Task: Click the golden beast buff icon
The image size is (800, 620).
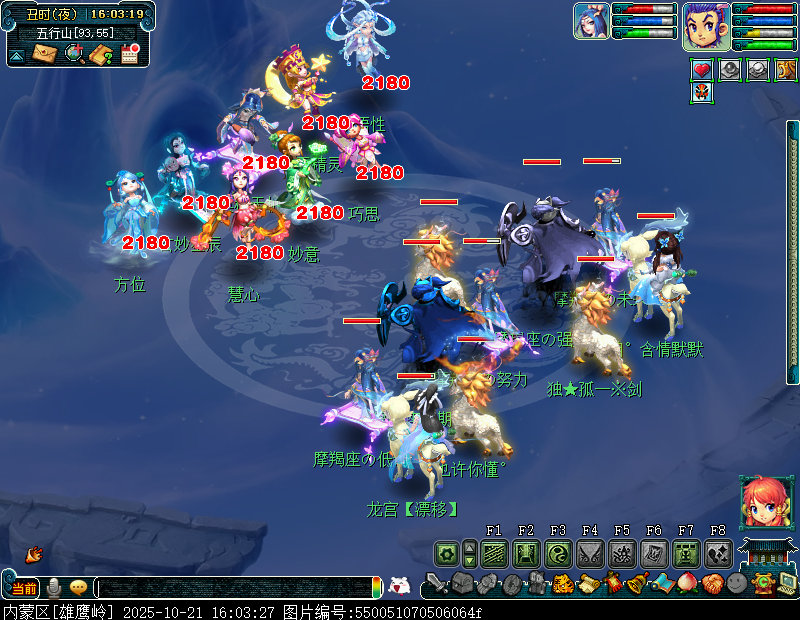Action: point(787,70)
